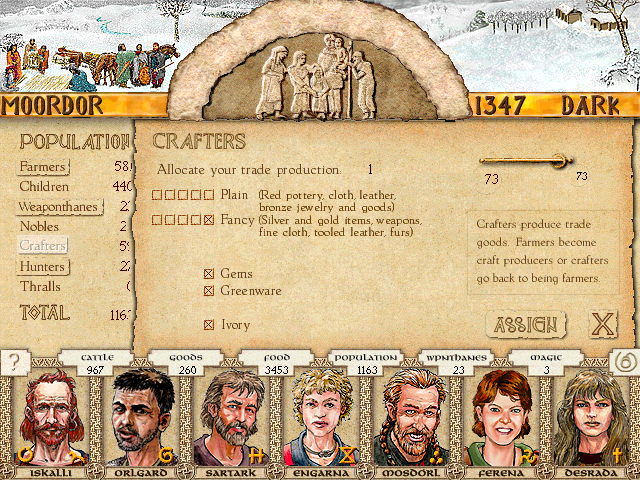
Task: Adjust the crafter allocation slider
Action: coord(562,160)
